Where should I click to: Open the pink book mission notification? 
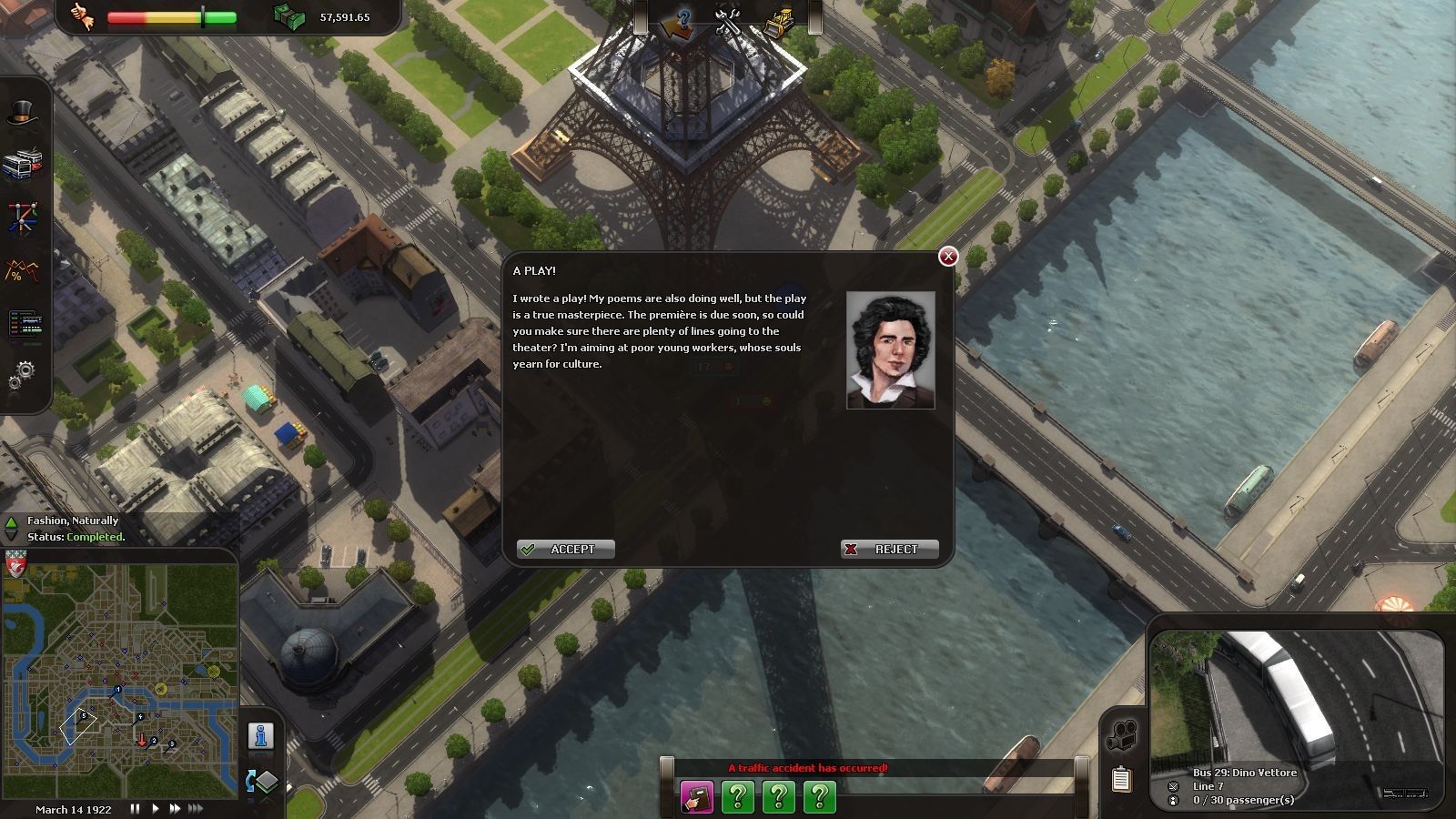[697, 797]
